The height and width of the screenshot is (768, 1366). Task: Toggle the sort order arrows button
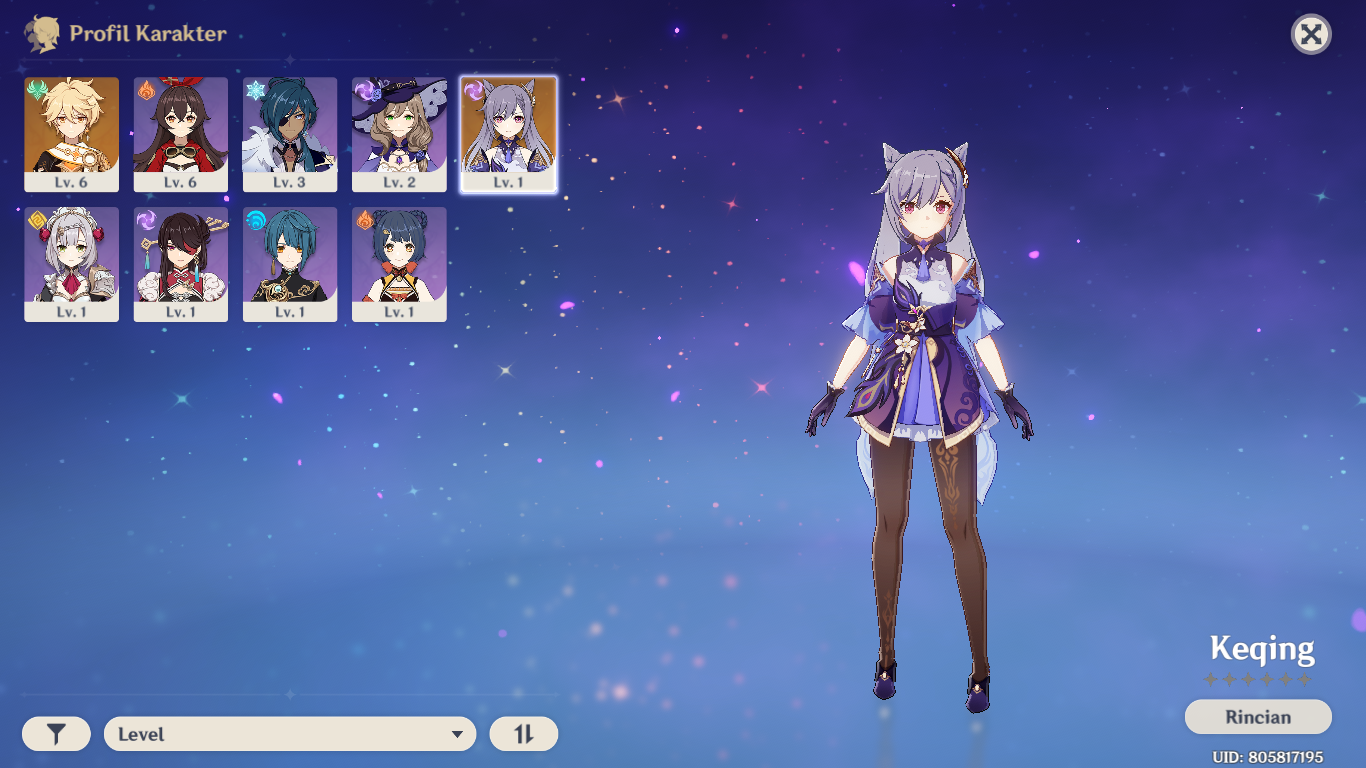pos(524,734)
